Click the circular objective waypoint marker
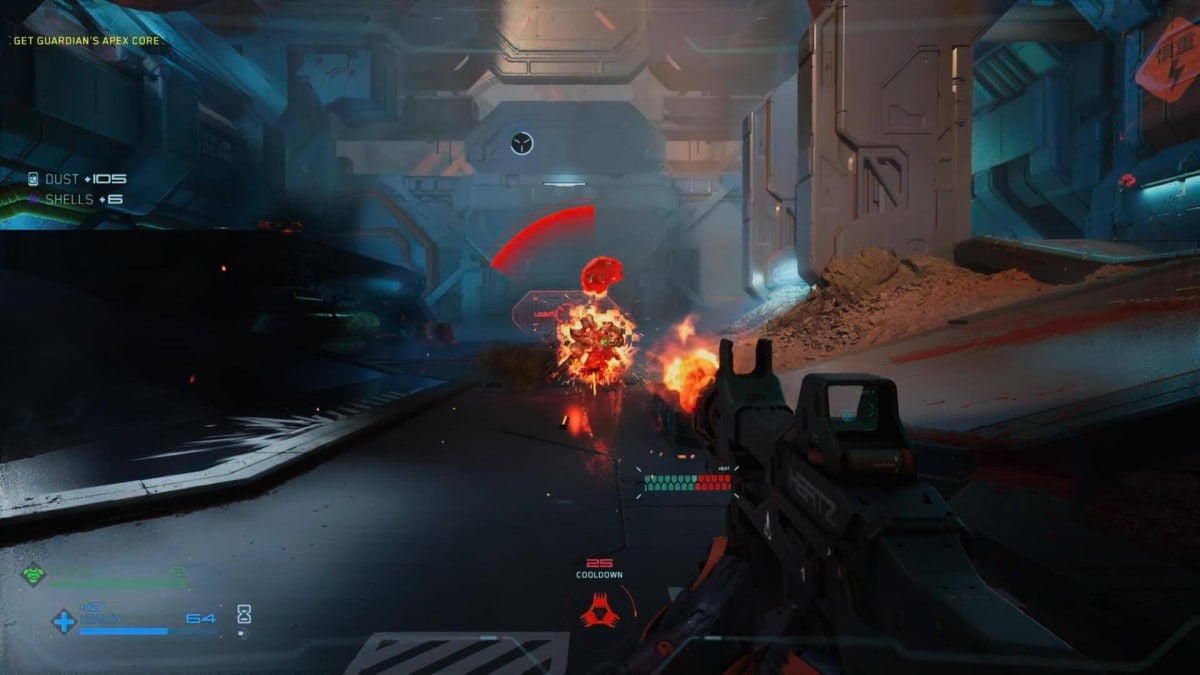The height and width of the screenshot is (675, 1200). (x=521, y=143)
